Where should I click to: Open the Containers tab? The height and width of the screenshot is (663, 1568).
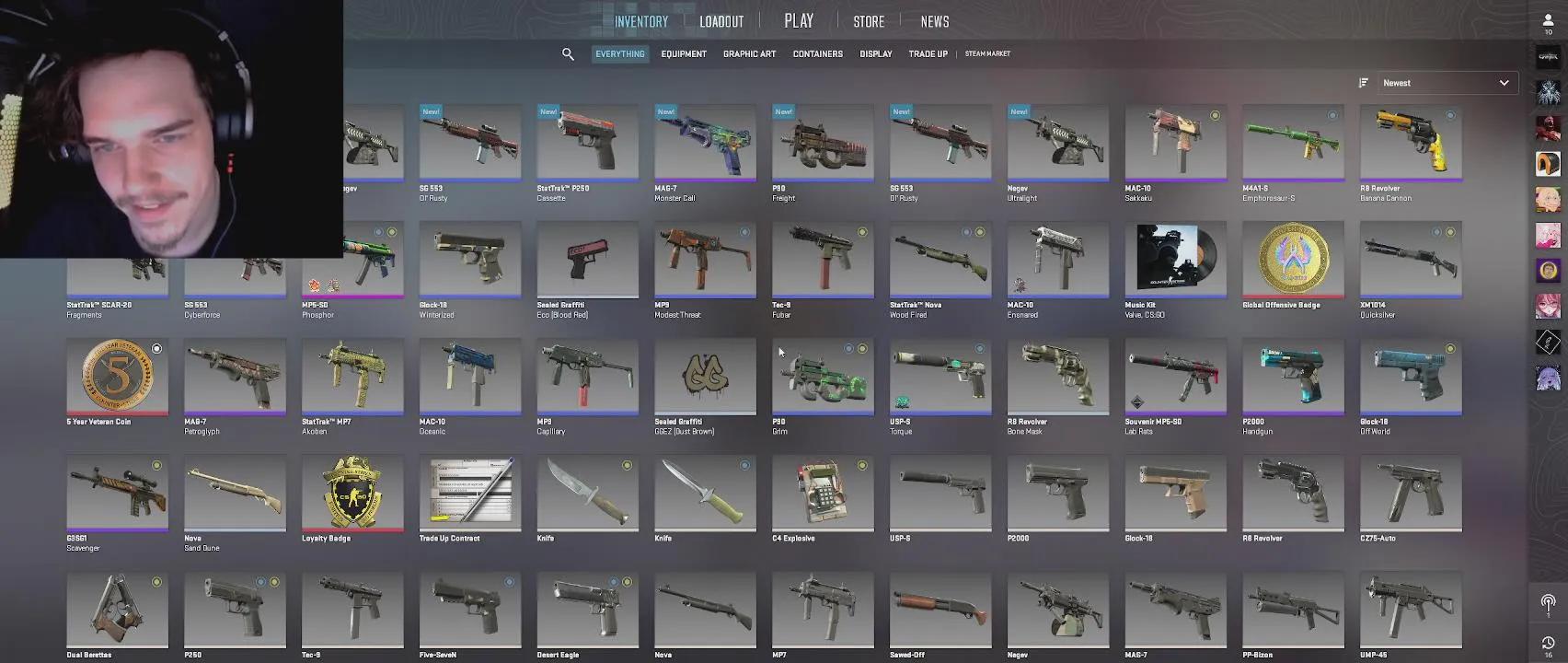pos(817,53)
